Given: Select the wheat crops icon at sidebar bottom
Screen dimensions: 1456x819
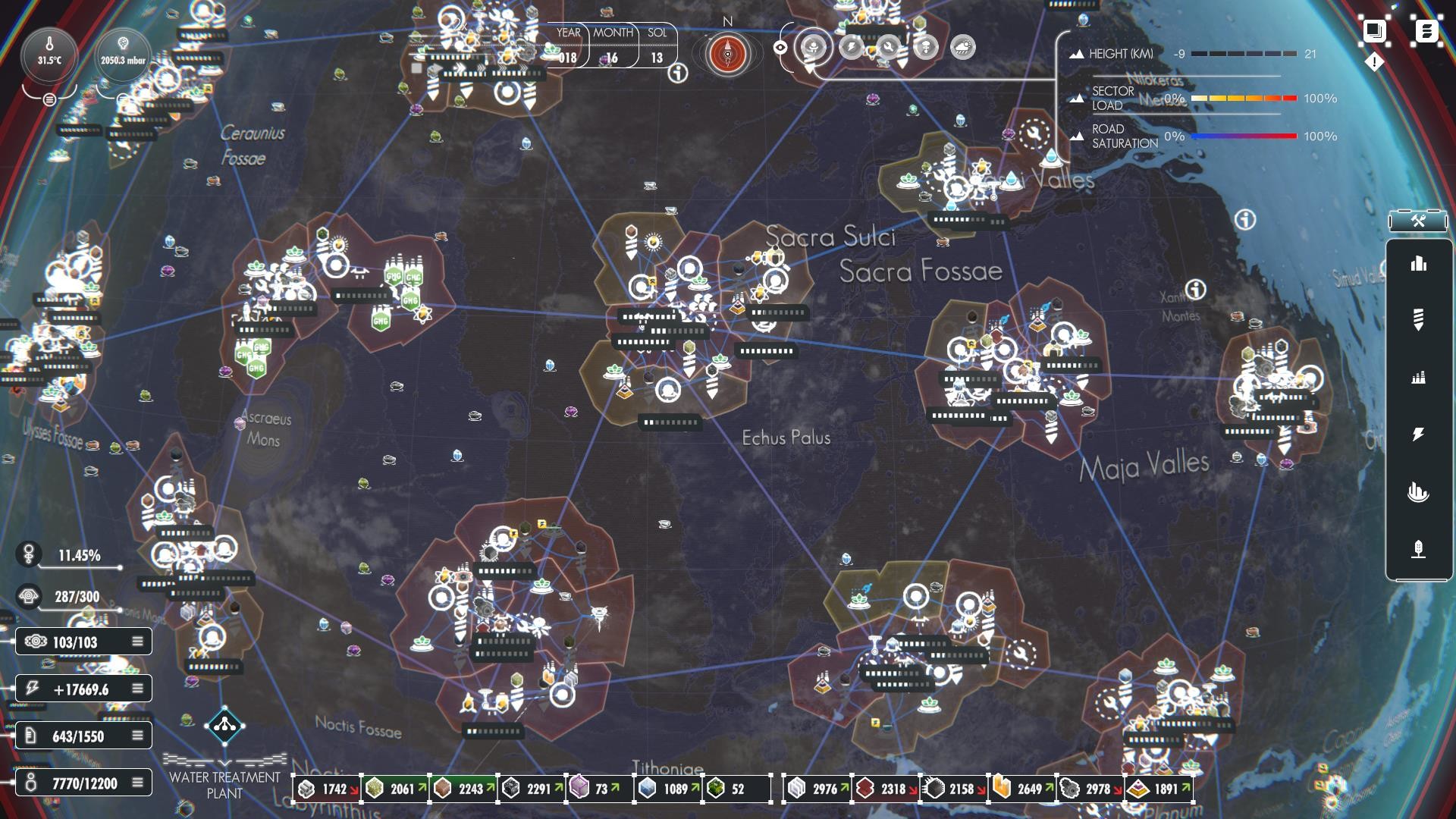Looking at the screenshot, I should [1418, 548].
